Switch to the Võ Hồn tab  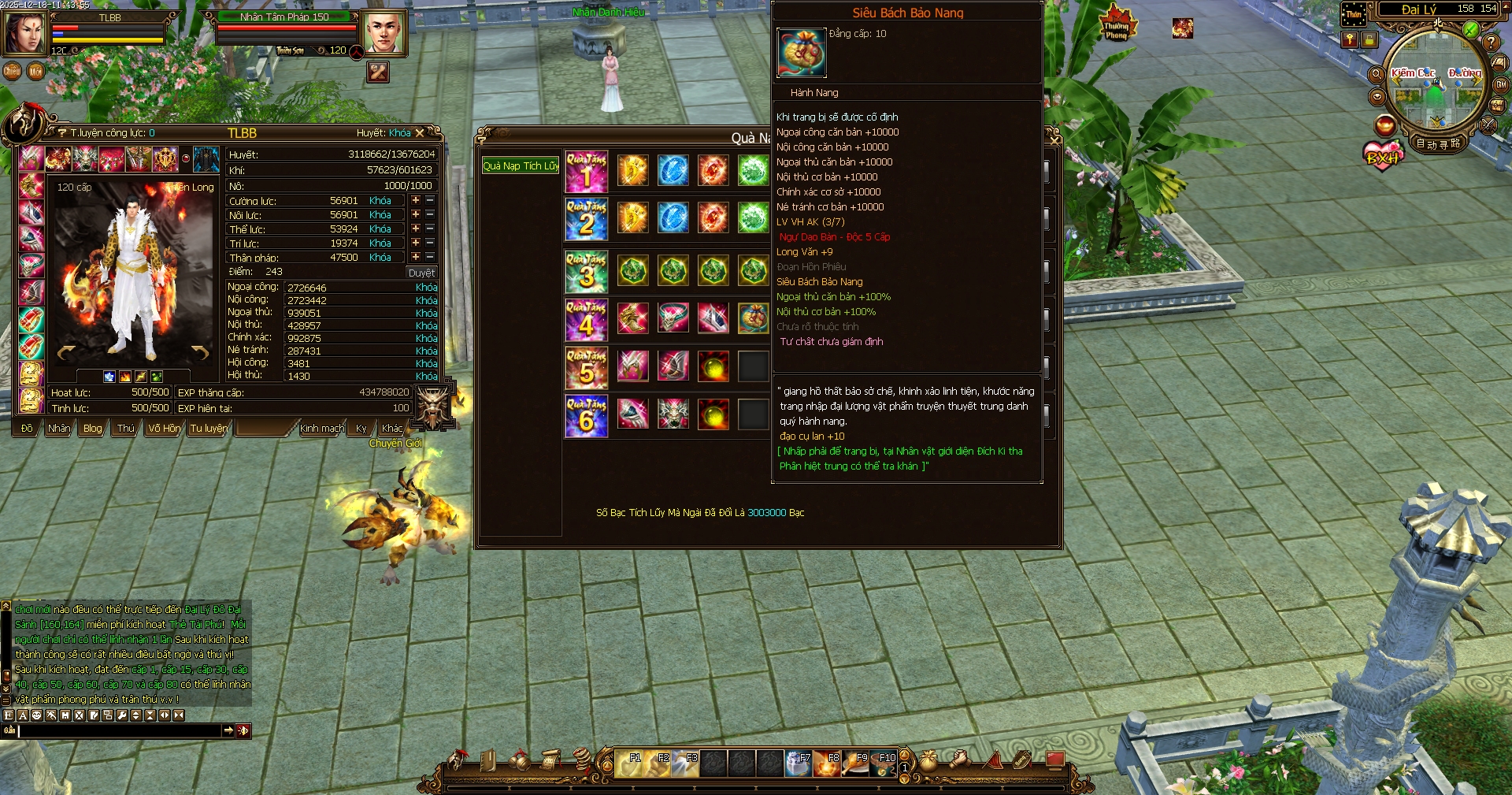[x=163, y=429]
